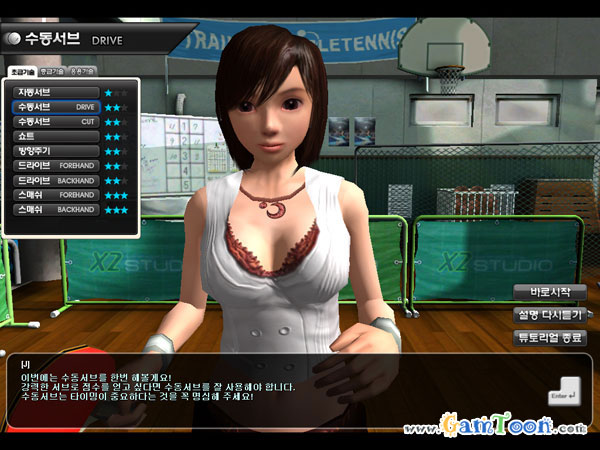
Task: Choose the 수동서브 DRIVE lesson
Action: pyautogui.click(x=55, y=106)
